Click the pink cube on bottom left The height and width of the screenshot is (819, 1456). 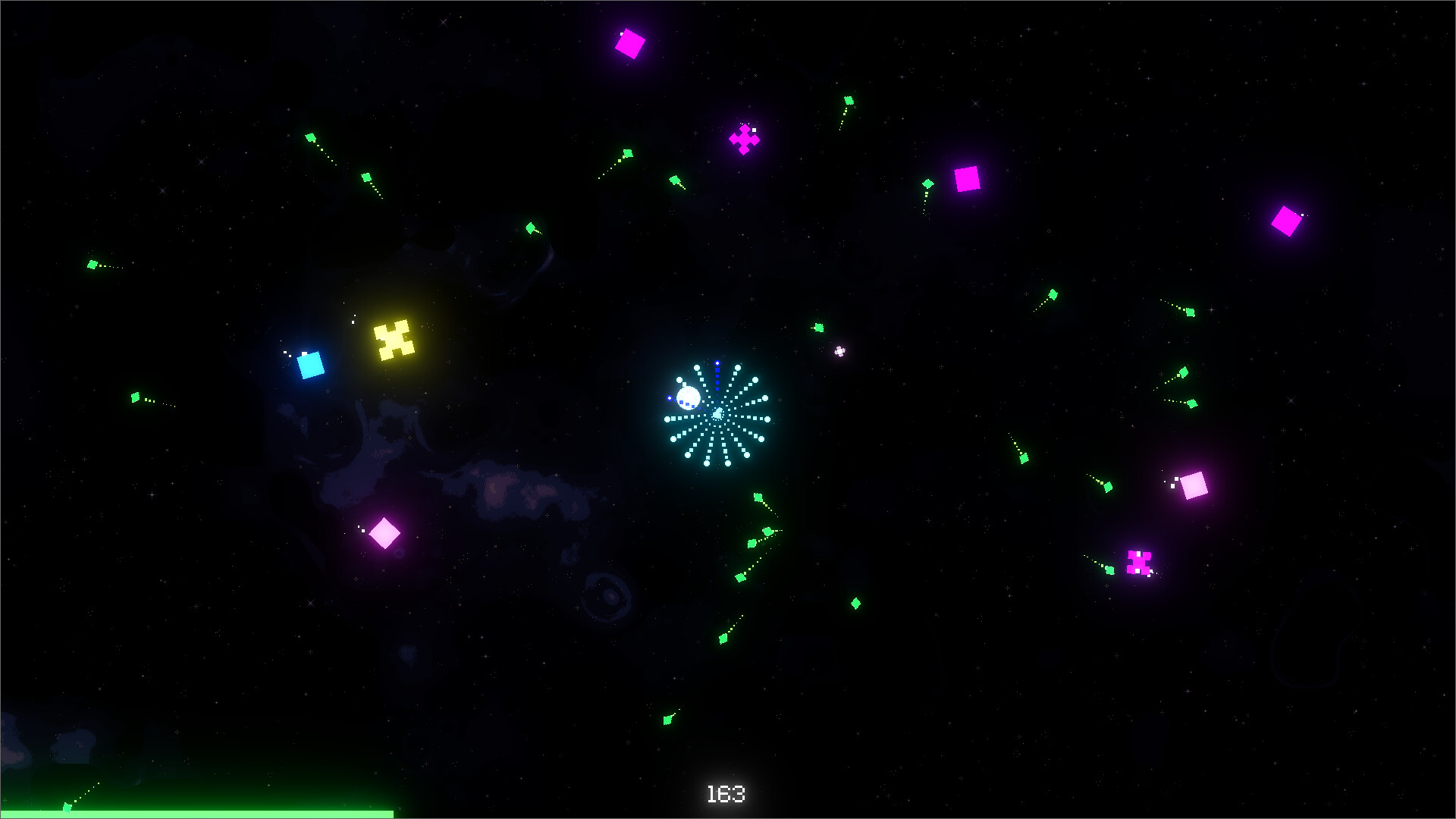387,534
